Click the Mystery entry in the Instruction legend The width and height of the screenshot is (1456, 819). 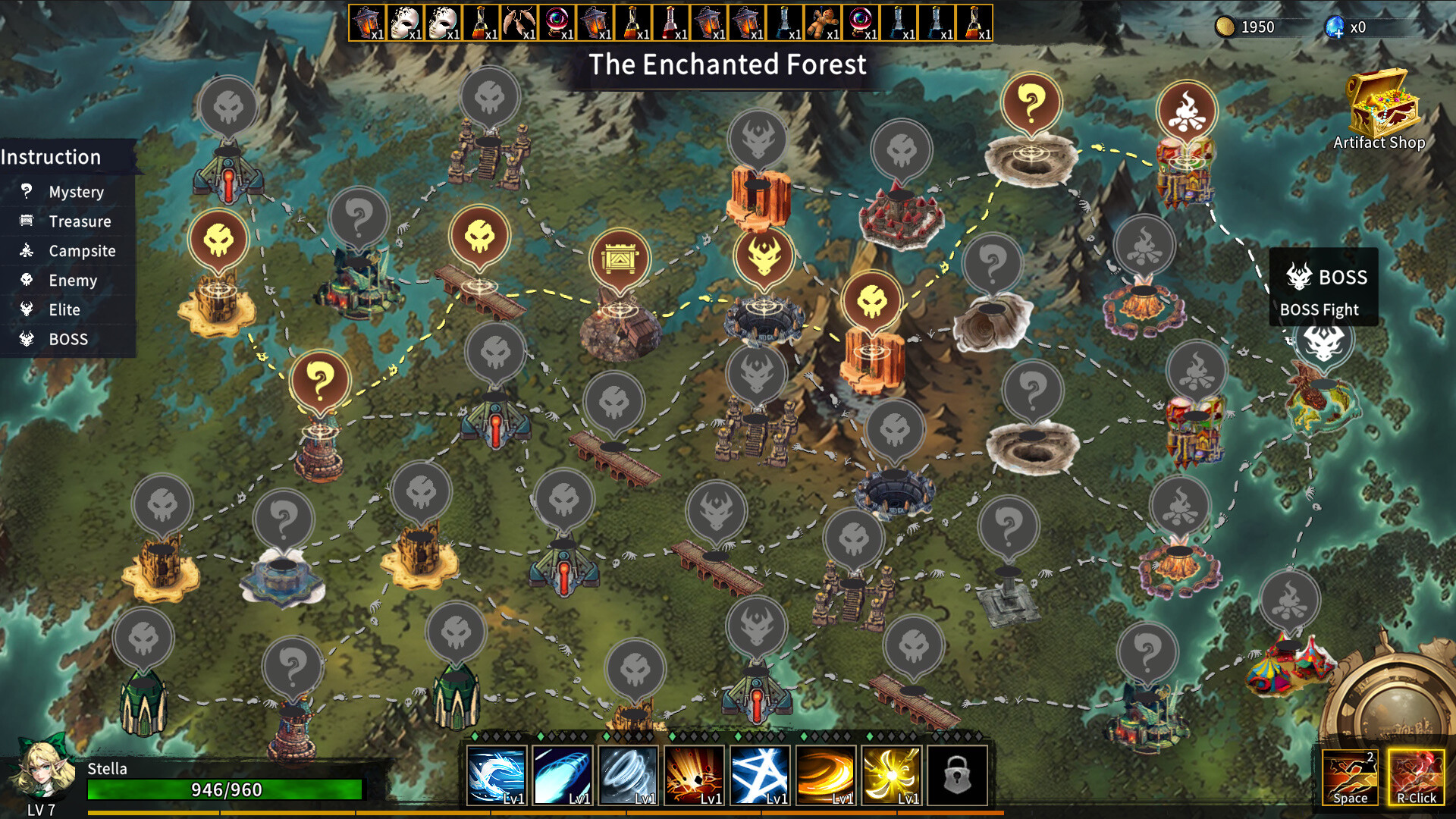coord(76,192)
